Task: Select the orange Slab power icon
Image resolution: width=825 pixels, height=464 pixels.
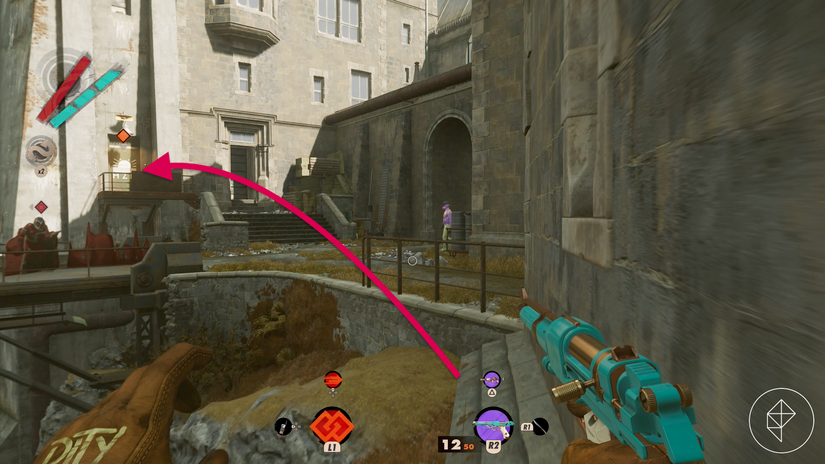Action: [331, 426]
